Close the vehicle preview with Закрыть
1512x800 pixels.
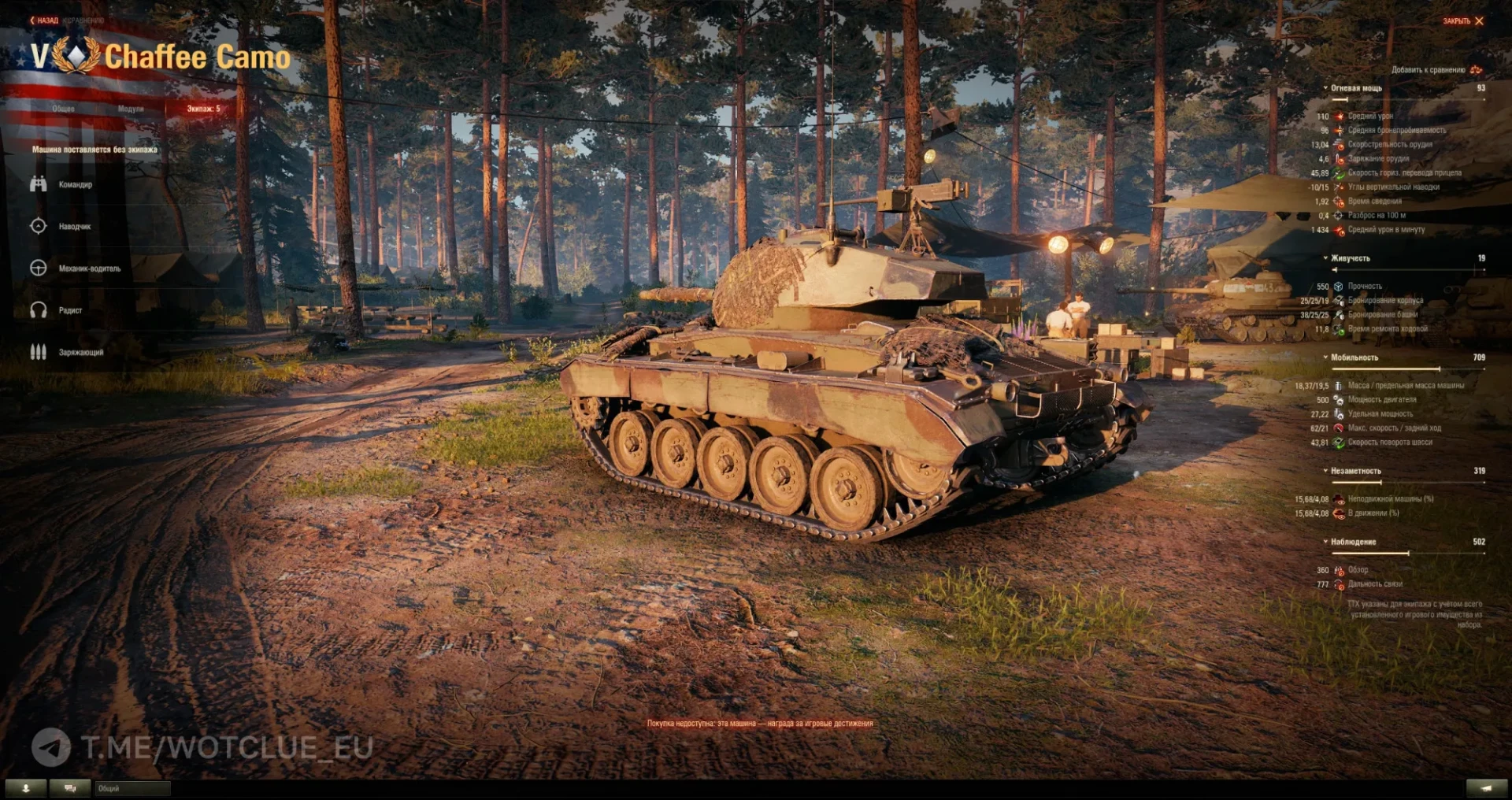(x=1463, y=21)
